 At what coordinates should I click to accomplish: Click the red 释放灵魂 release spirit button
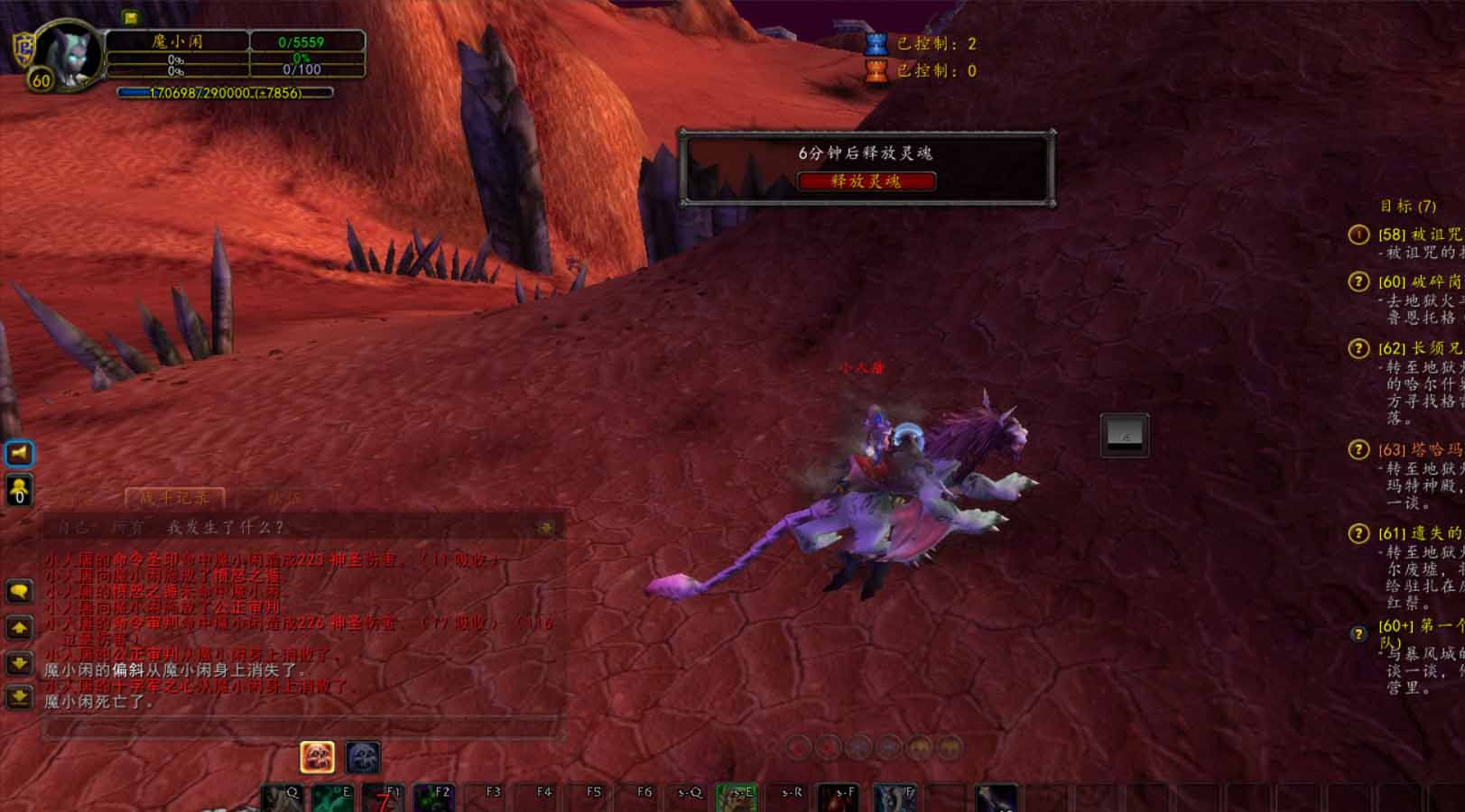point(866,181)
